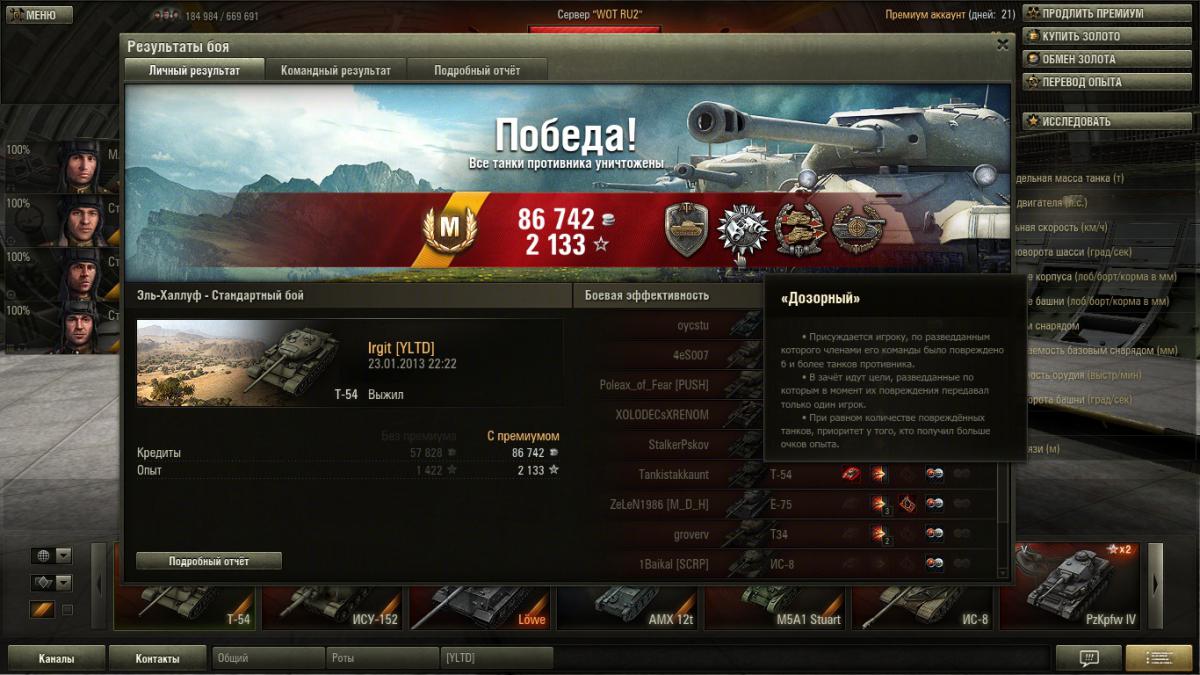
Task: Choose Купить золото
Action: (x=1084, y=37)
